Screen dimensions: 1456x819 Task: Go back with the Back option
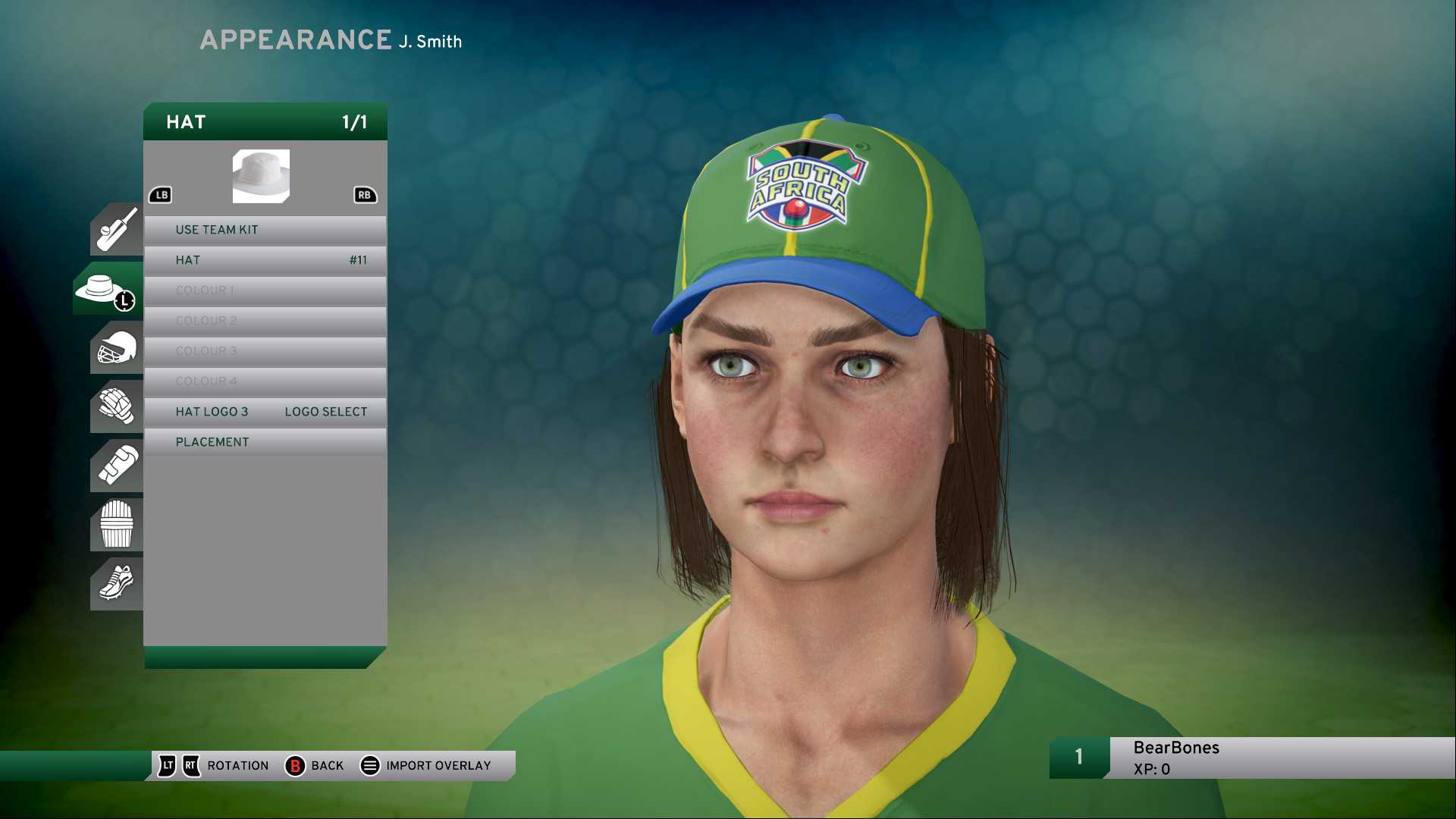(x=315, y=766)
